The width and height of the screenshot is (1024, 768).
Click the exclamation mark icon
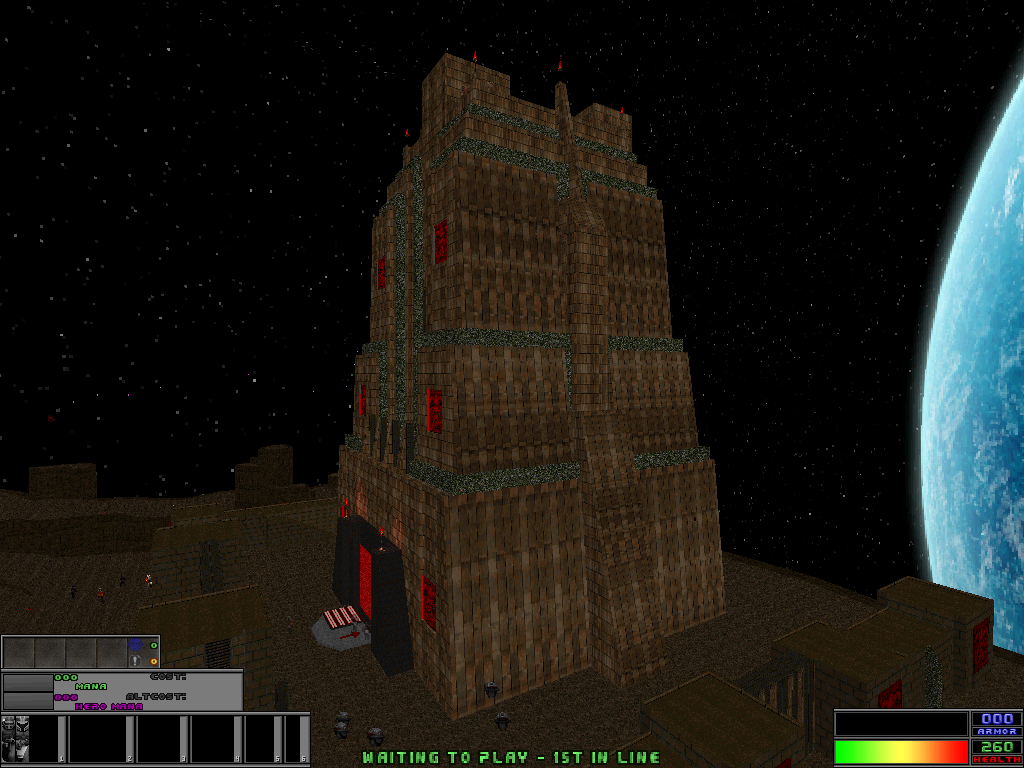(135, 661)
